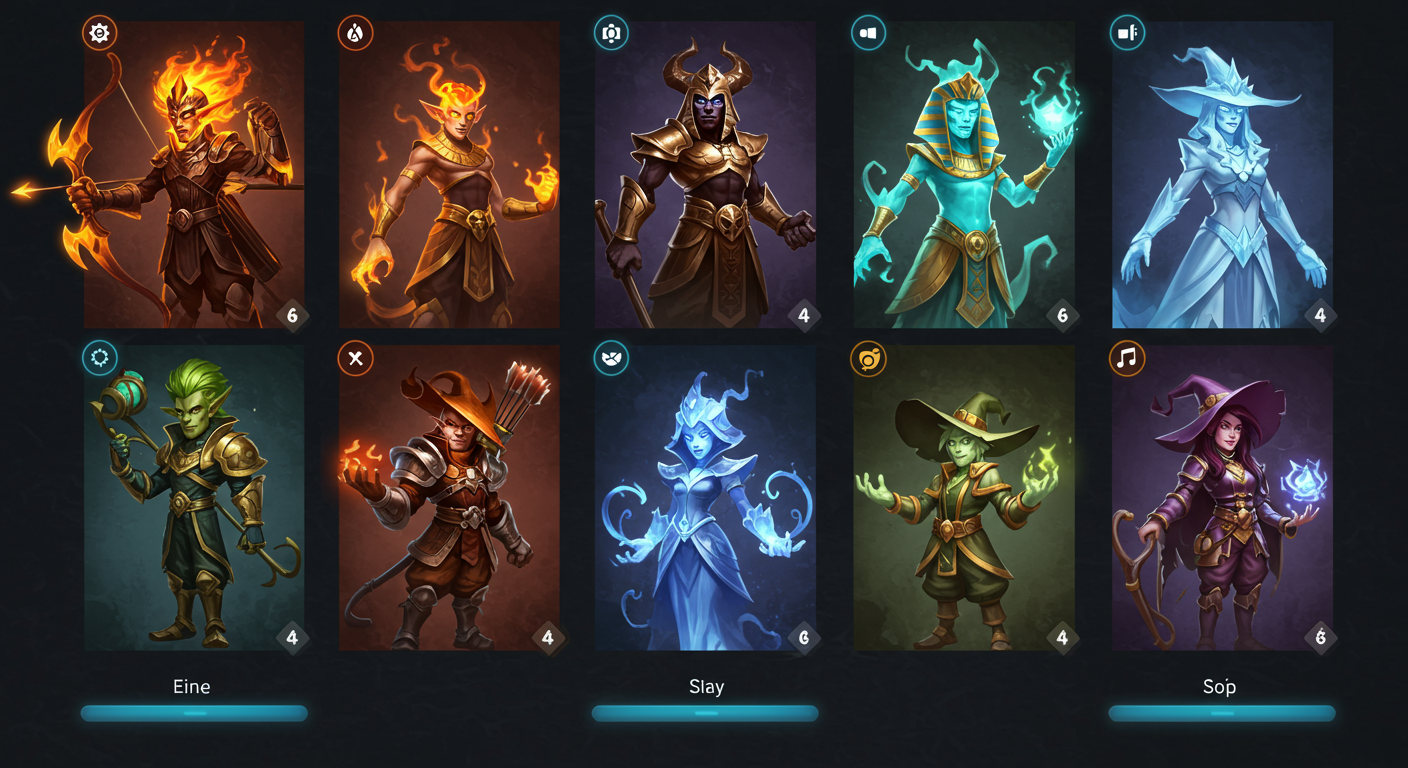Pick the orange-hat goblin with arrow quiver

[x=449, y=498]
